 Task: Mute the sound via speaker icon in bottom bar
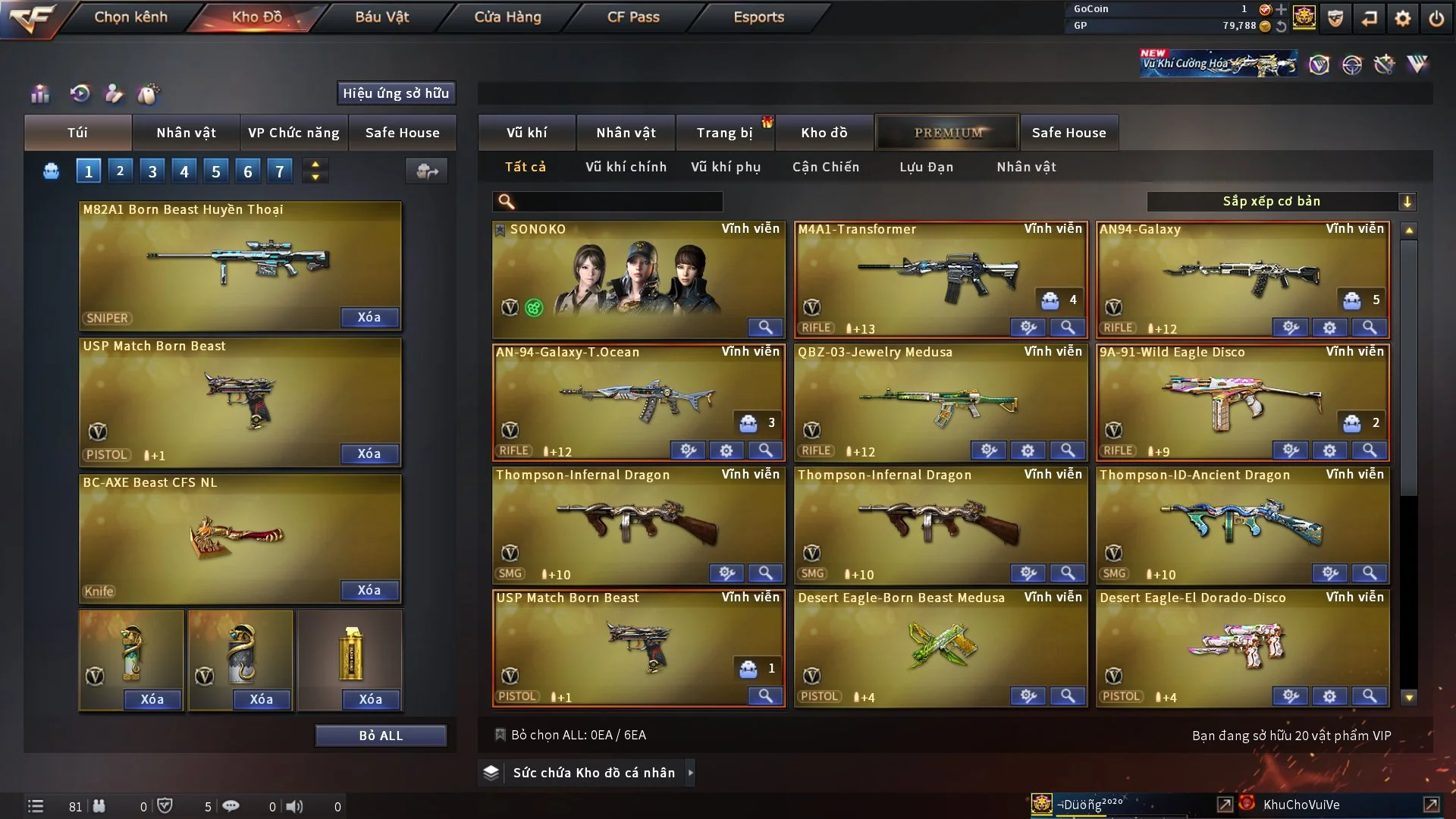295,807
